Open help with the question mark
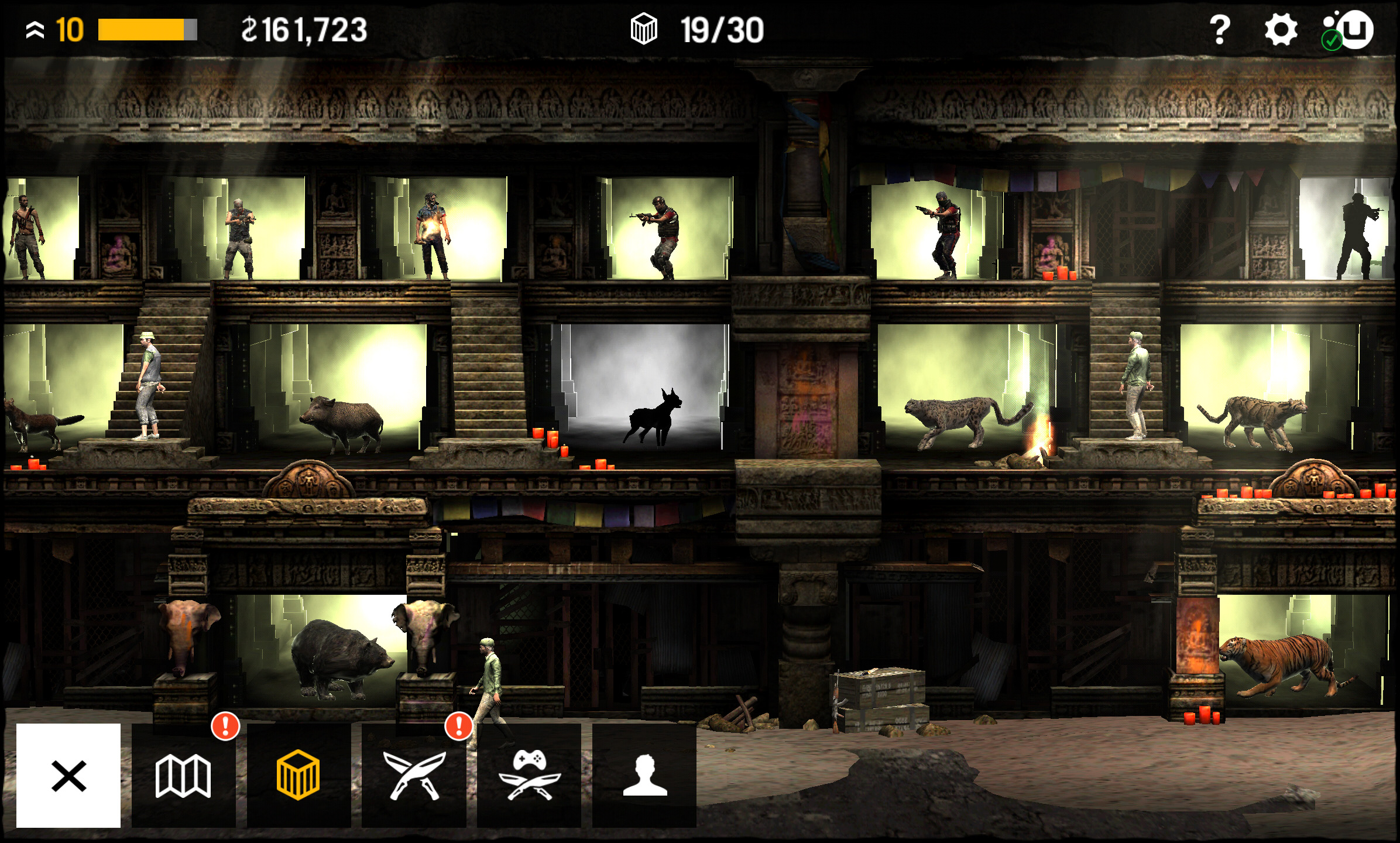Viewport: 1400px width, 843px height. coord(1220,30)
